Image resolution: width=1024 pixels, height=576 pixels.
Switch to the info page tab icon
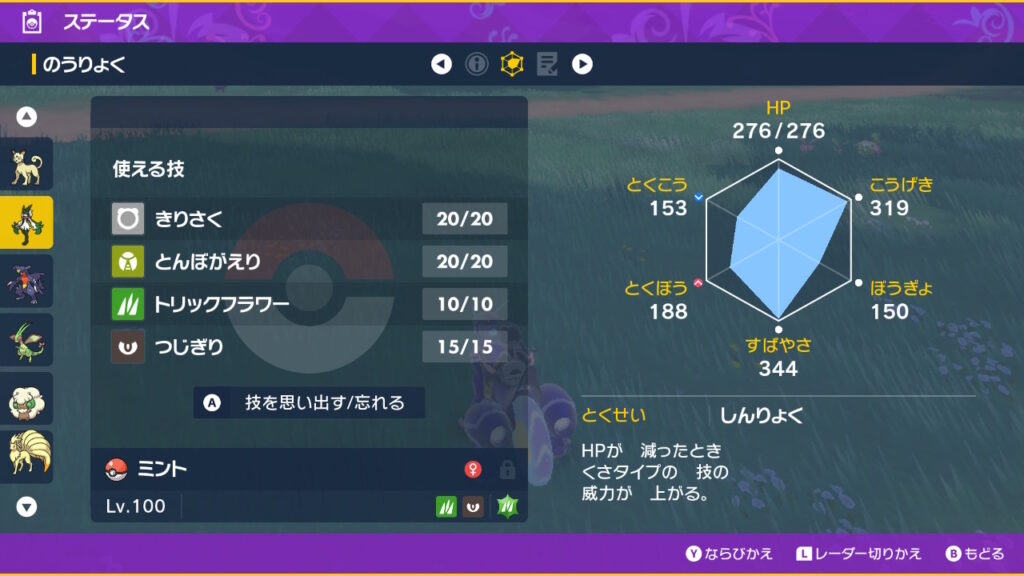(477, 65)
